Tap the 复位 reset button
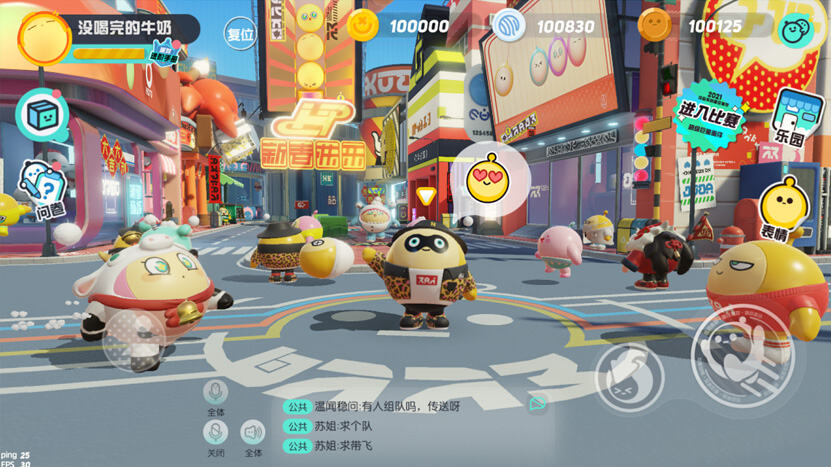This screenshot has width=831, height=467. (x=240, y=32)
